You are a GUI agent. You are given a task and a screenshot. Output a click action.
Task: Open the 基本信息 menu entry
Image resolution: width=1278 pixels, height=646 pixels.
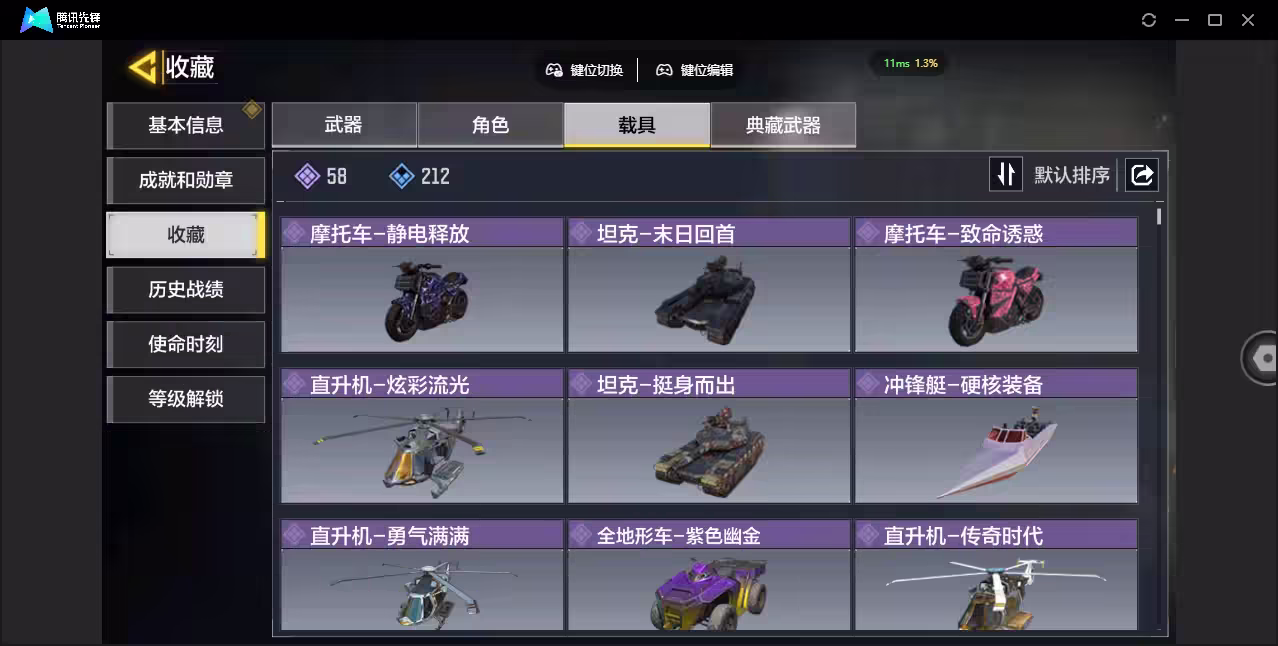pyautogui.click(x=185, y=126)
